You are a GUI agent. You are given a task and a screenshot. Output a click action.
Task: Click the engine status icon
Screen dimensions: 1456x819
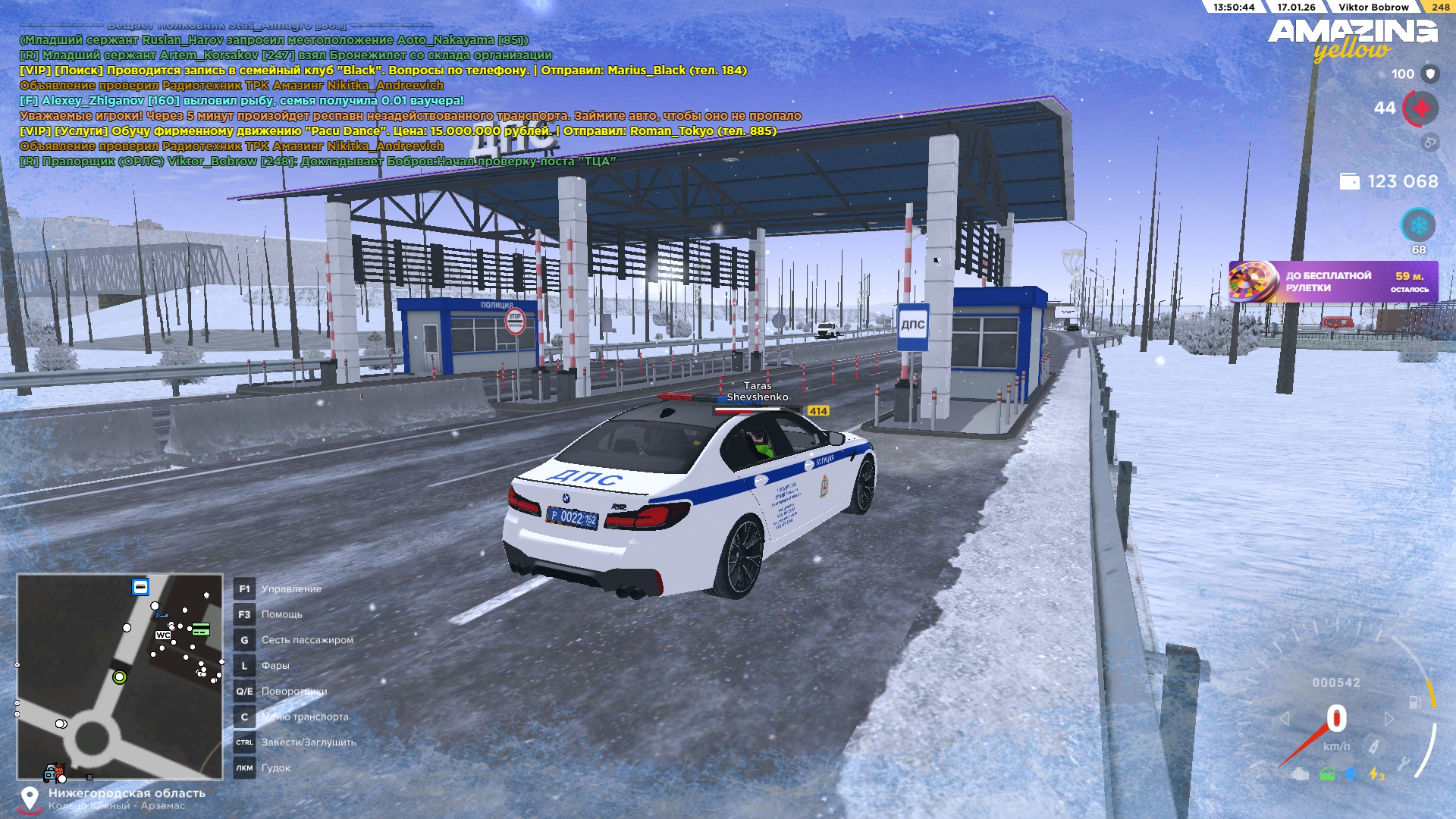(1300, 774)
